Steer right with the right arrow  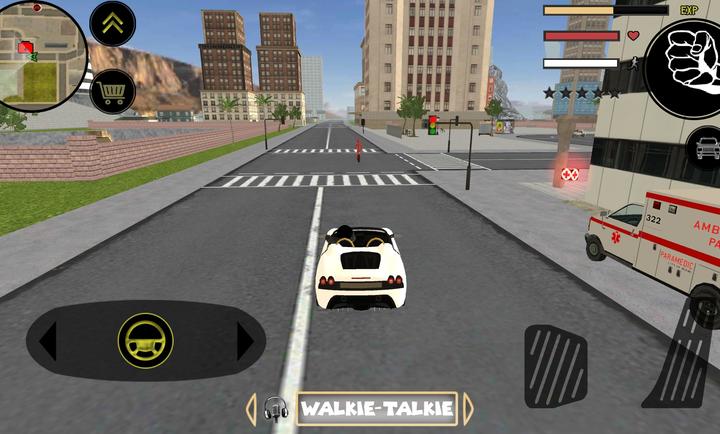[x=245, y=341]
